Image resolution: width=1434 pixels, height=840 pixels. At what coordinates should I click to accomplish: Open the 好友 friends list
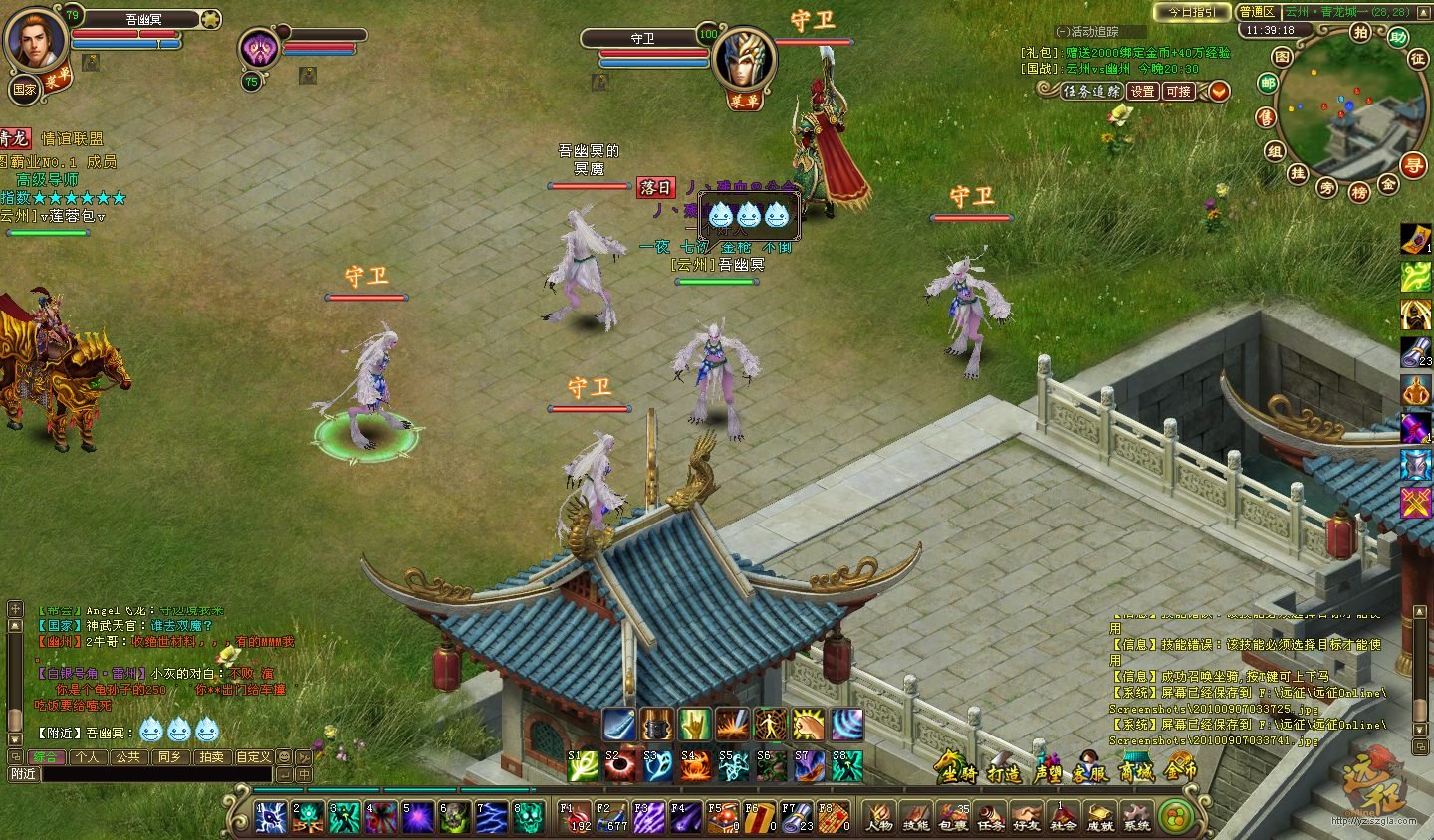point(1026,817)
